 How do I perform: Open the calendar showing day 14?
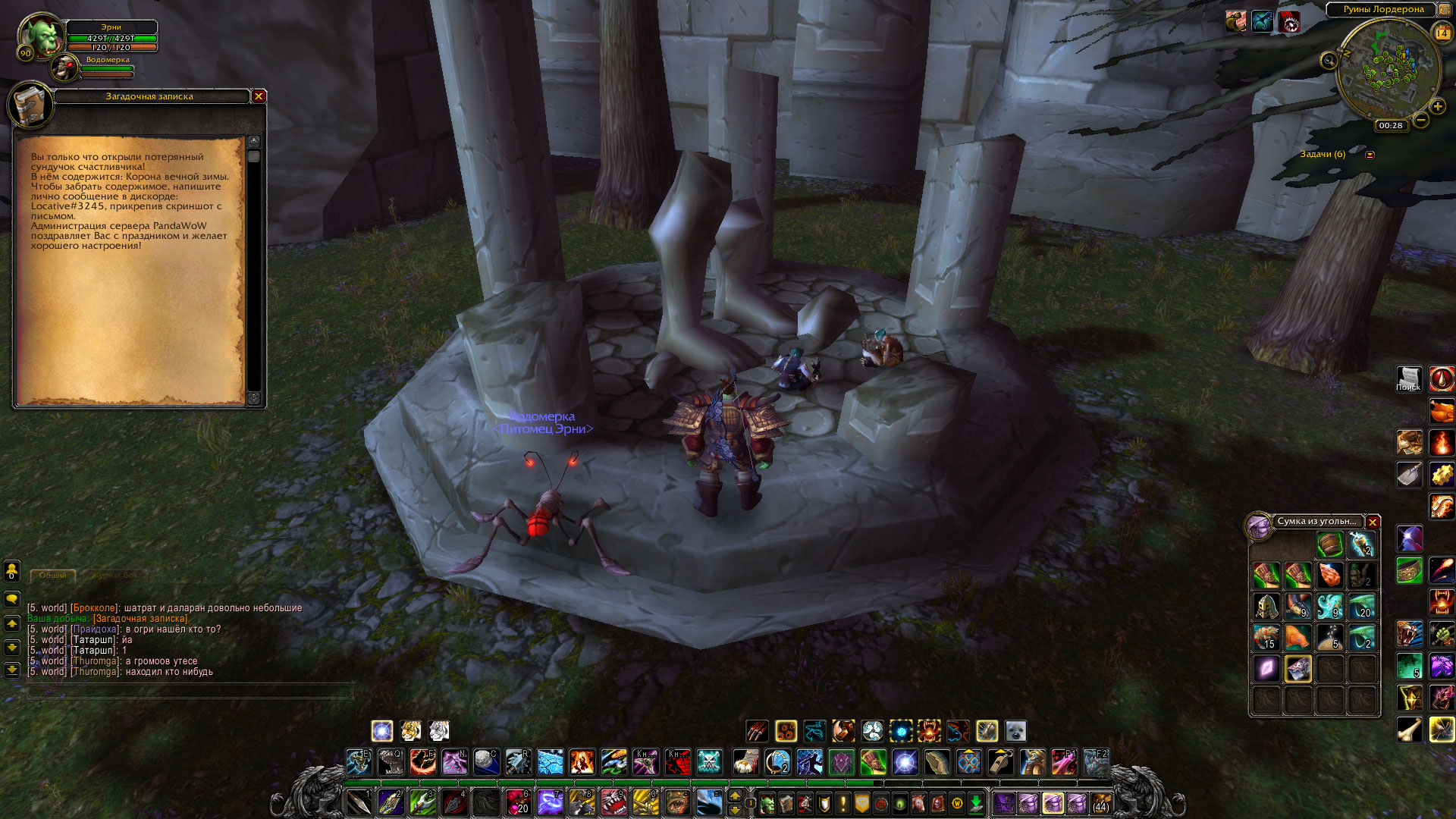click(x=1442, y=33)
